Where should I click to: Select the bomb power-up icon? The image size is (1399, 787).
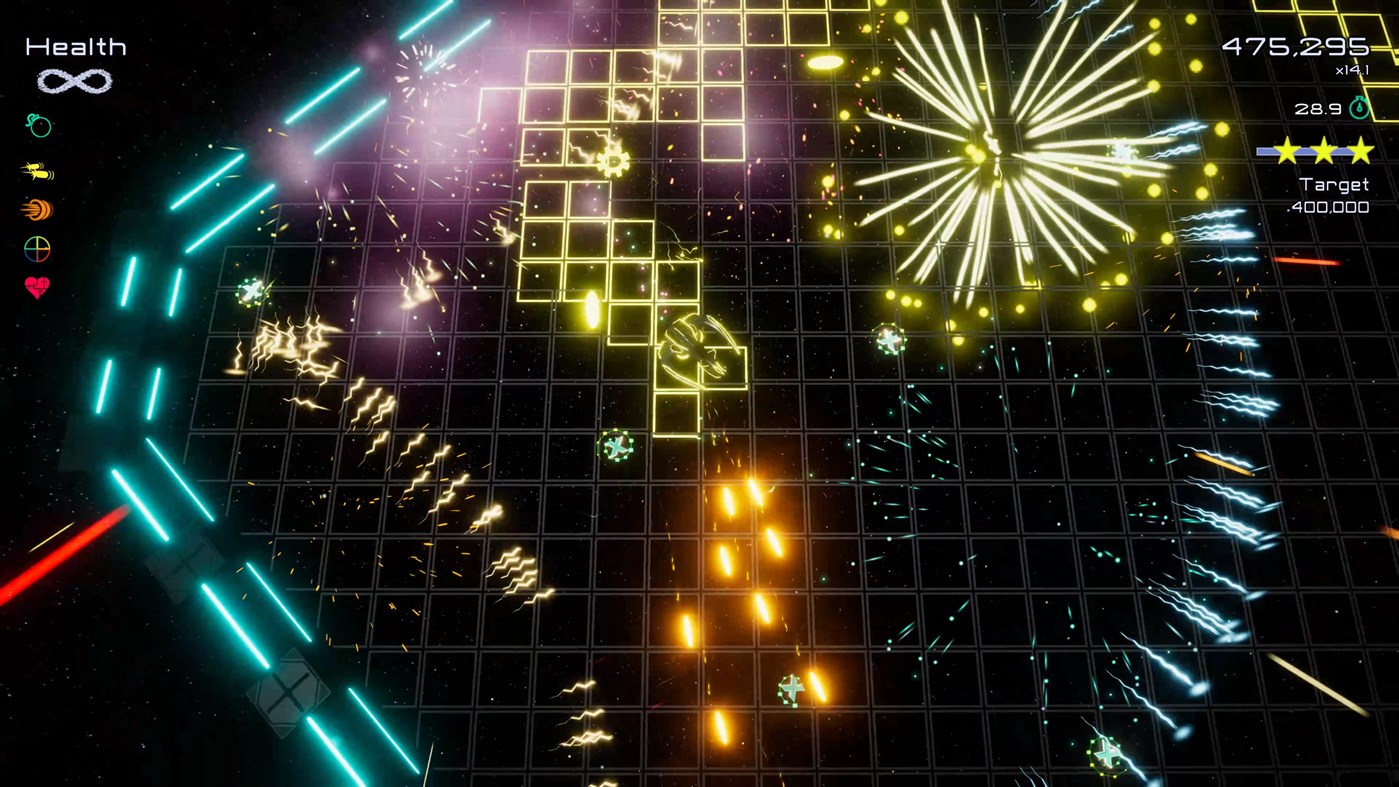(36, 125)
